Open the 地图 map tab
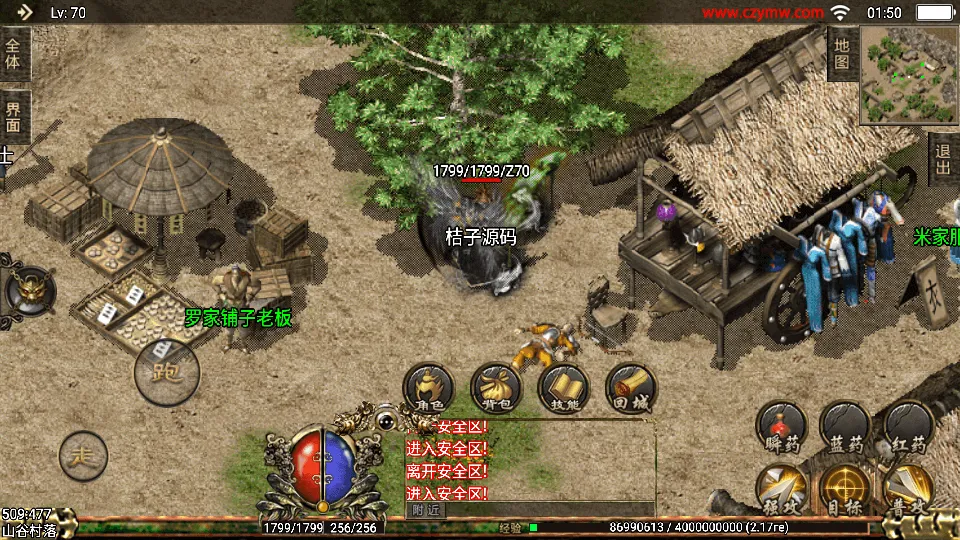Image resolution: width=960 pixels, height=540 pixels. (842, 55)
